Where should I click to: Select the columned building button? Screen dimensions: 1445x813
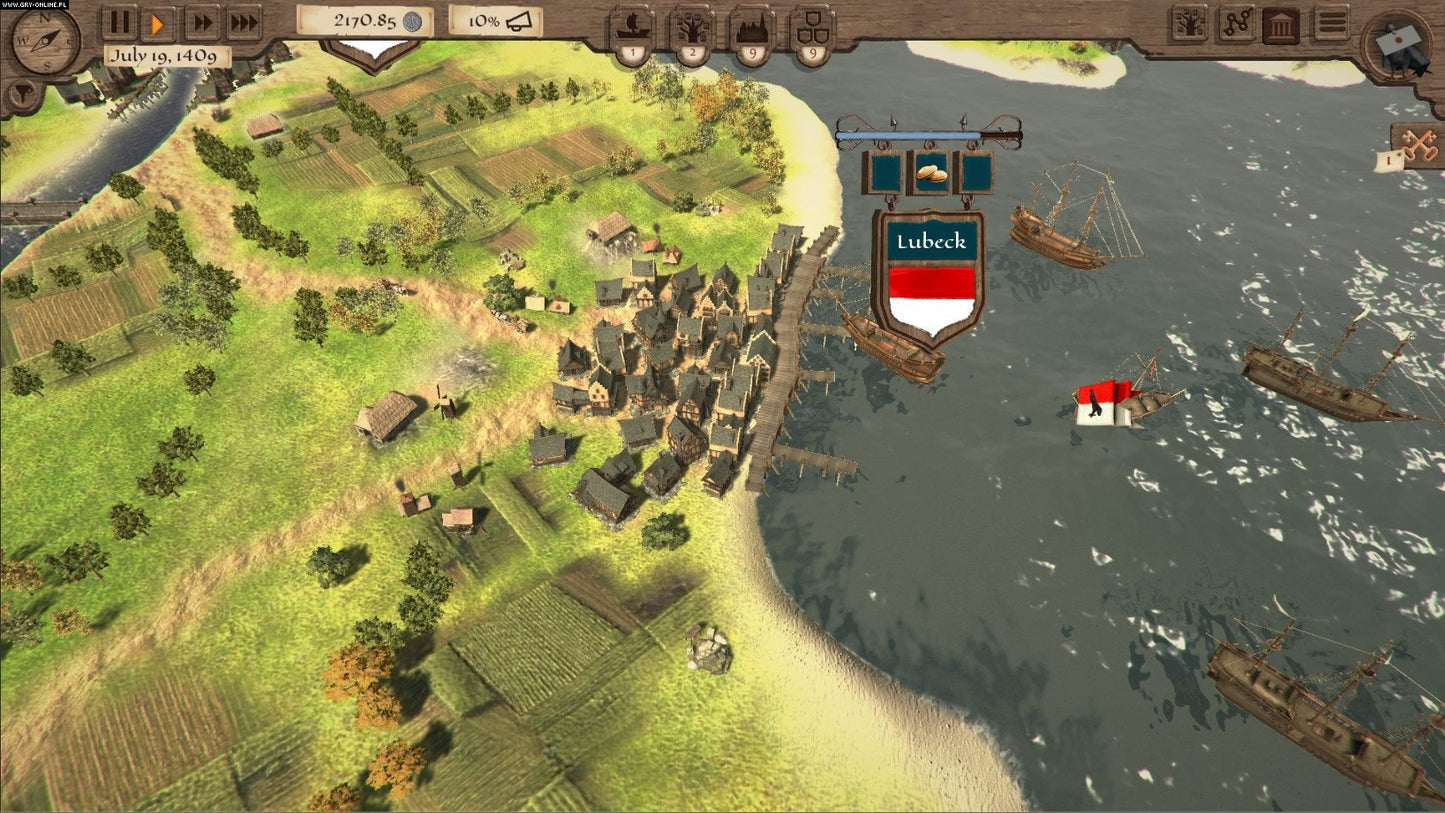(x=1280, y=24)
